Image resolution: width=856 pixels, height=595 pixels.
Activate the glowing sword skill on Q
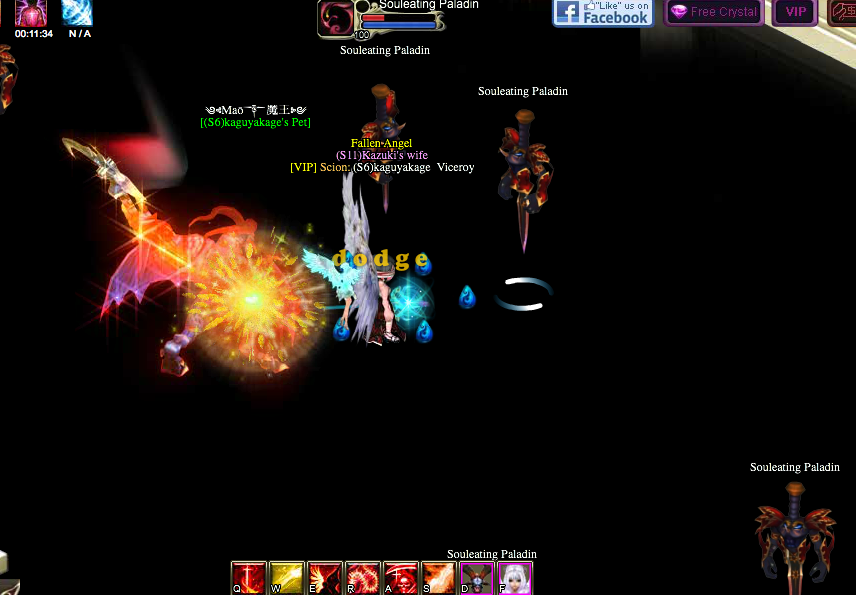click(x=248, y=578)
